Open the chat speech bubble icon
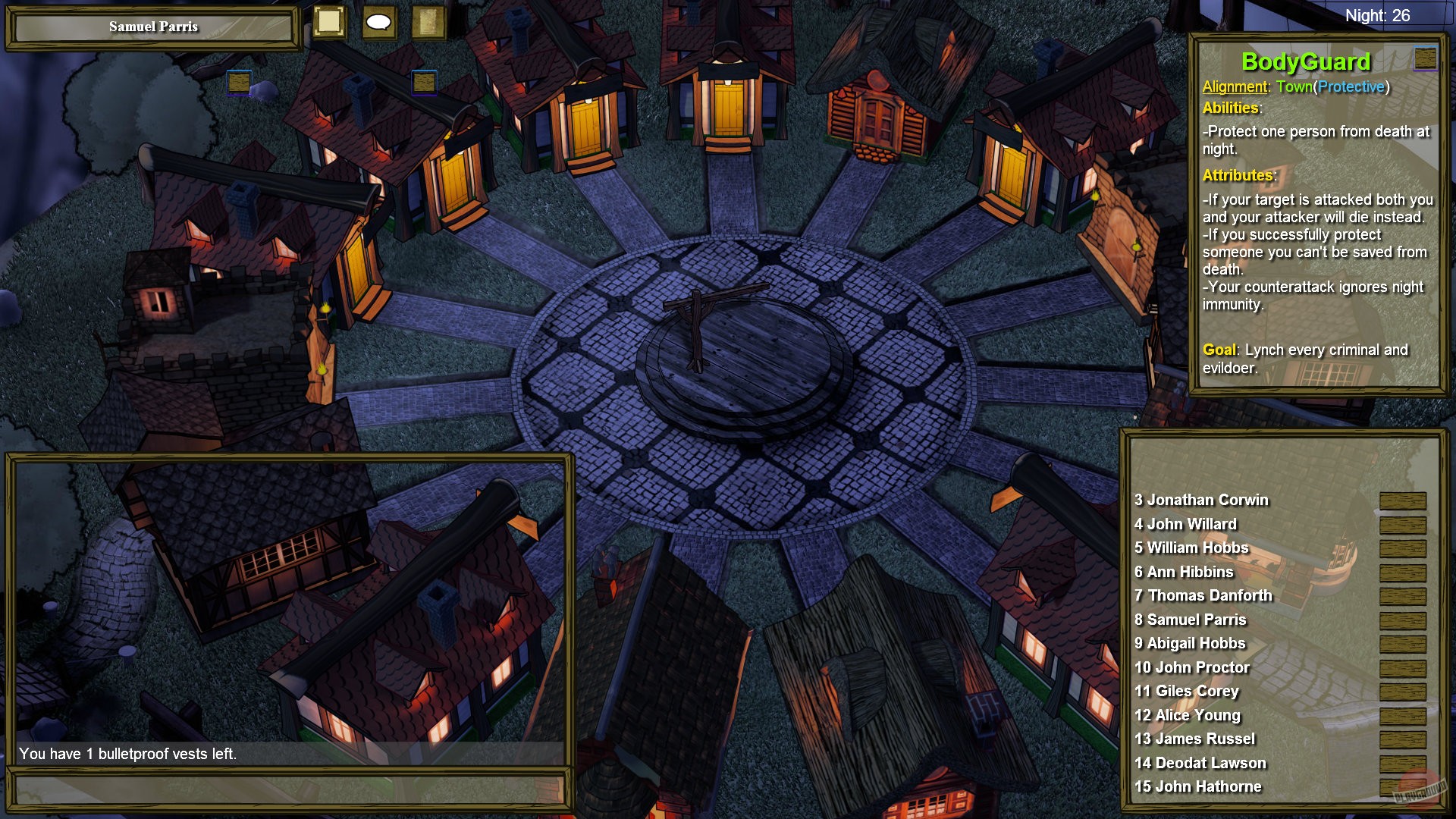The height and width of the screenshot is (819, 1456). 377,22
